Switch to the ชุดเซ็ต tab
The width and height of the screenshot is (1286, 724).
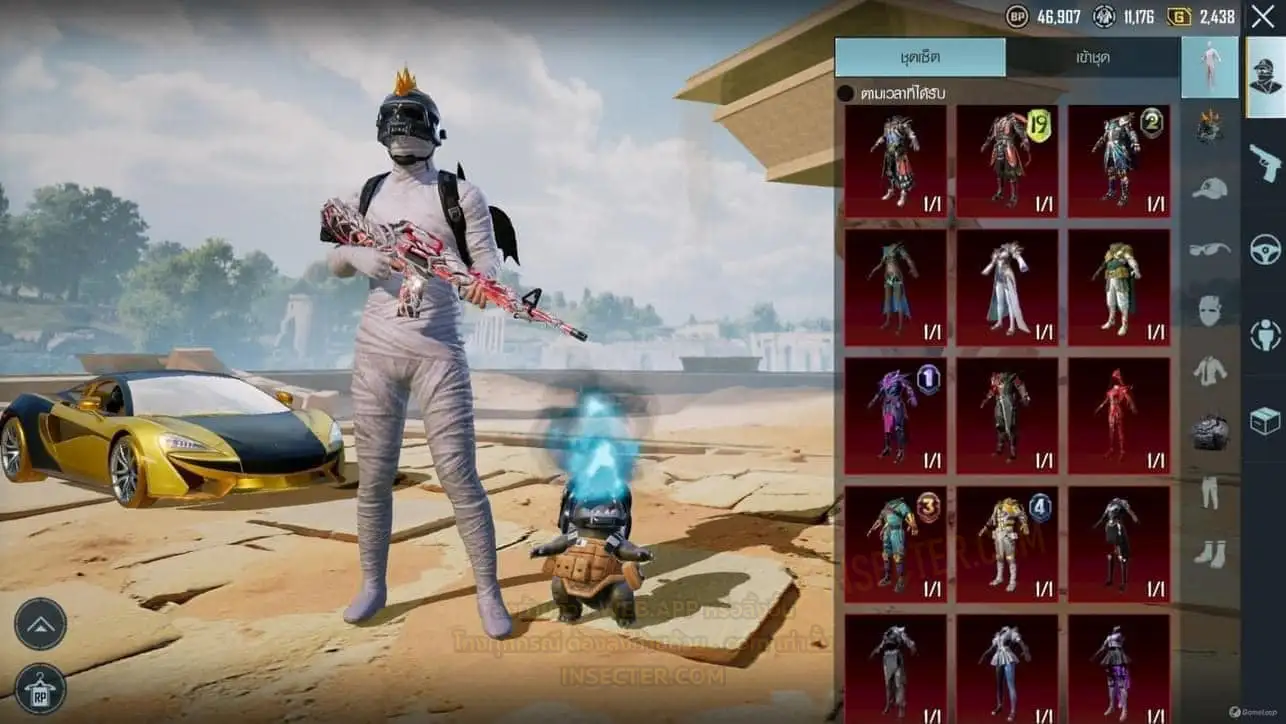coord(920,58)
